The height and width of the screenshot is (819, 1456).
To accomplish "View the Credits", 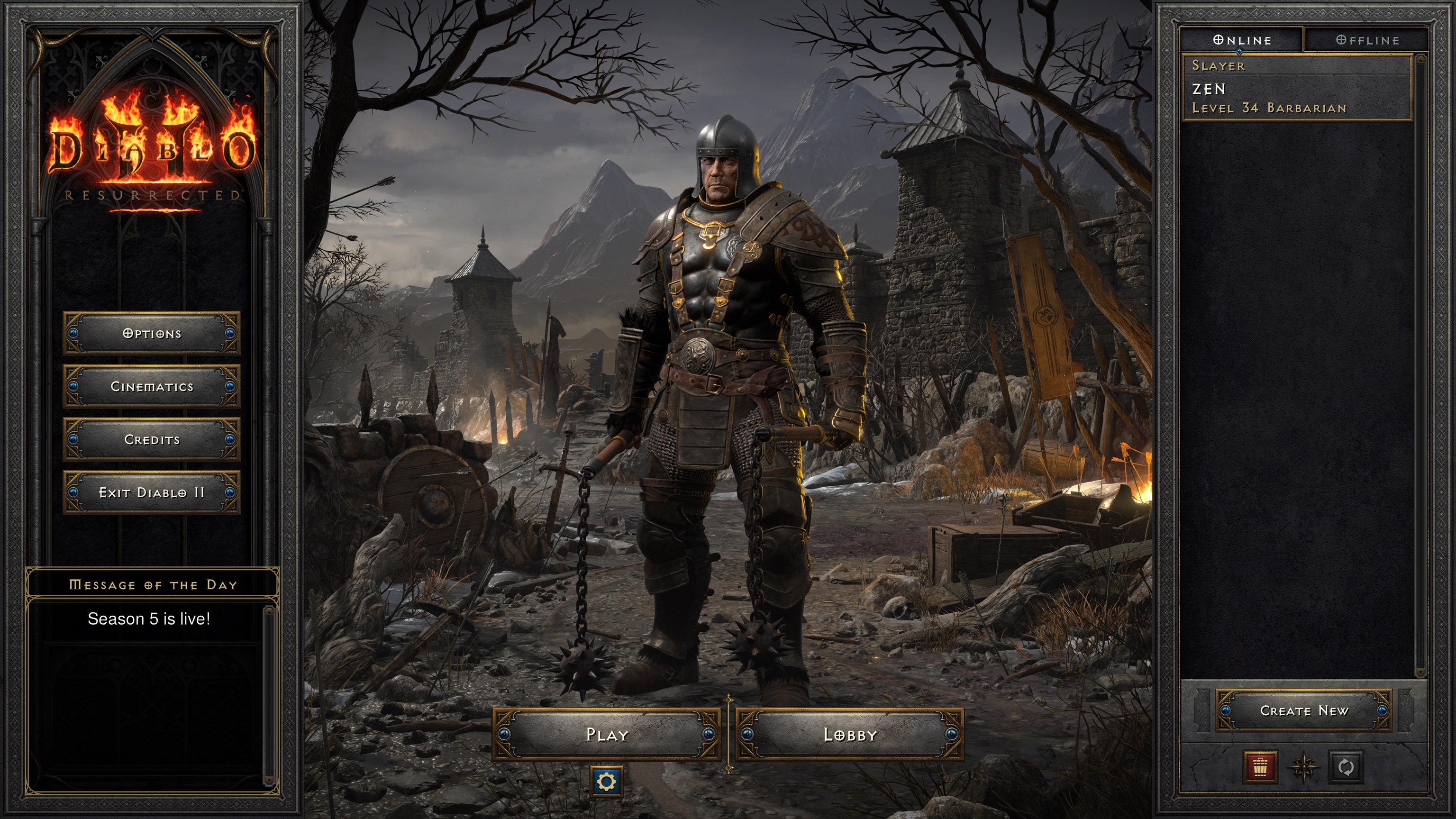I will (152, 440).
